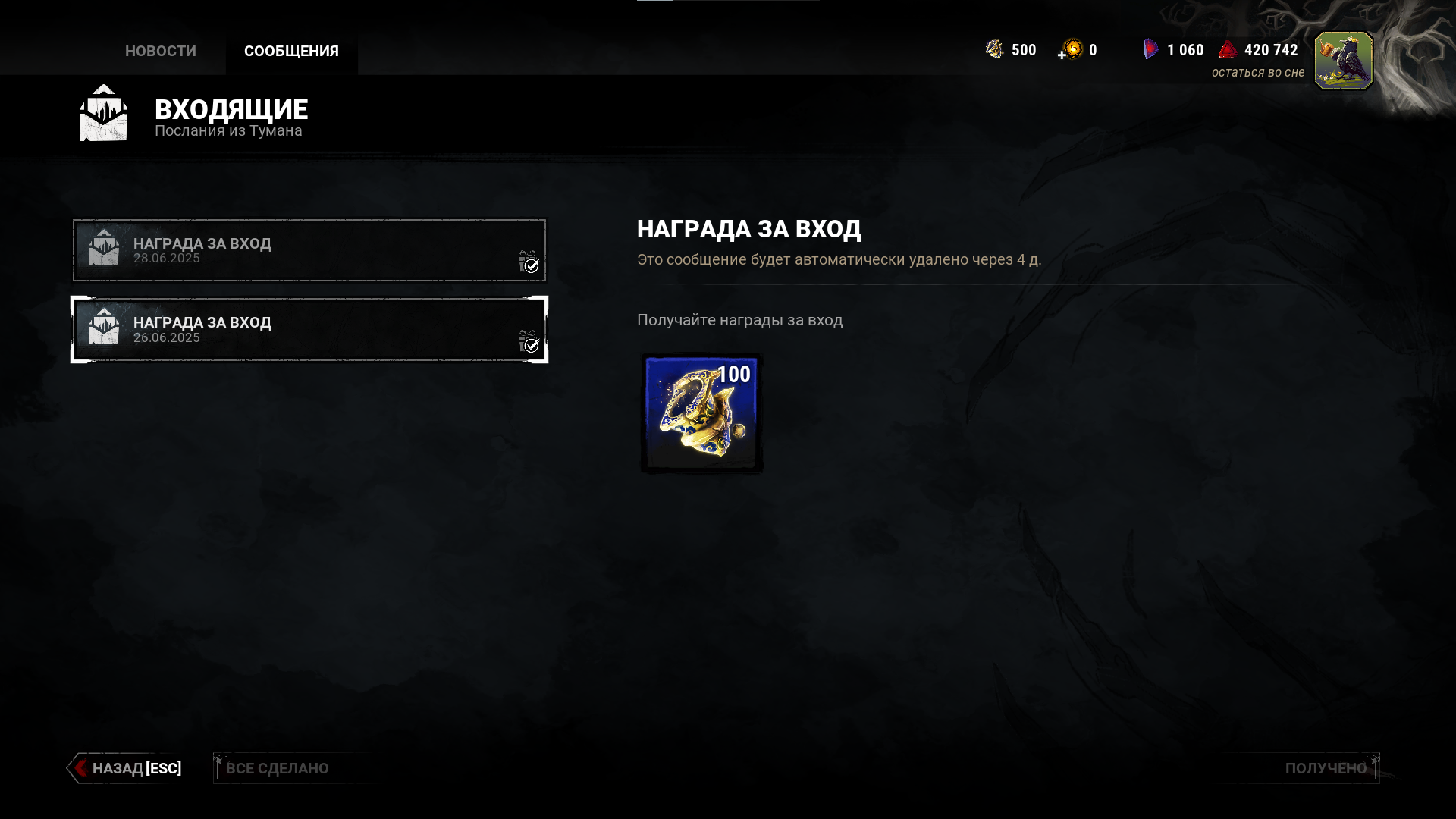1456x819 pixels.
Task: Add Auric Cells via the plus coin icon
Action: coord(1071,50)
